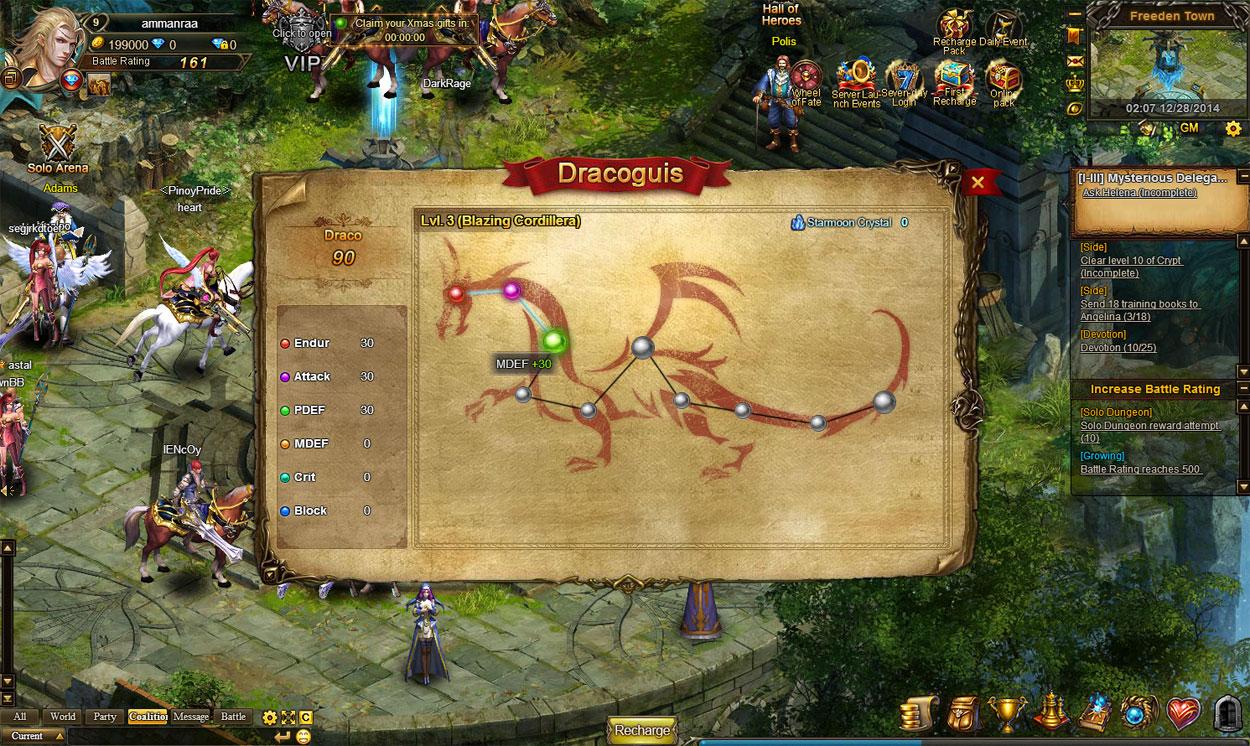Viewport: 1250px width, 746px height.
Task: Click the Recharge button at bottom
Action: tap(642, 730)
